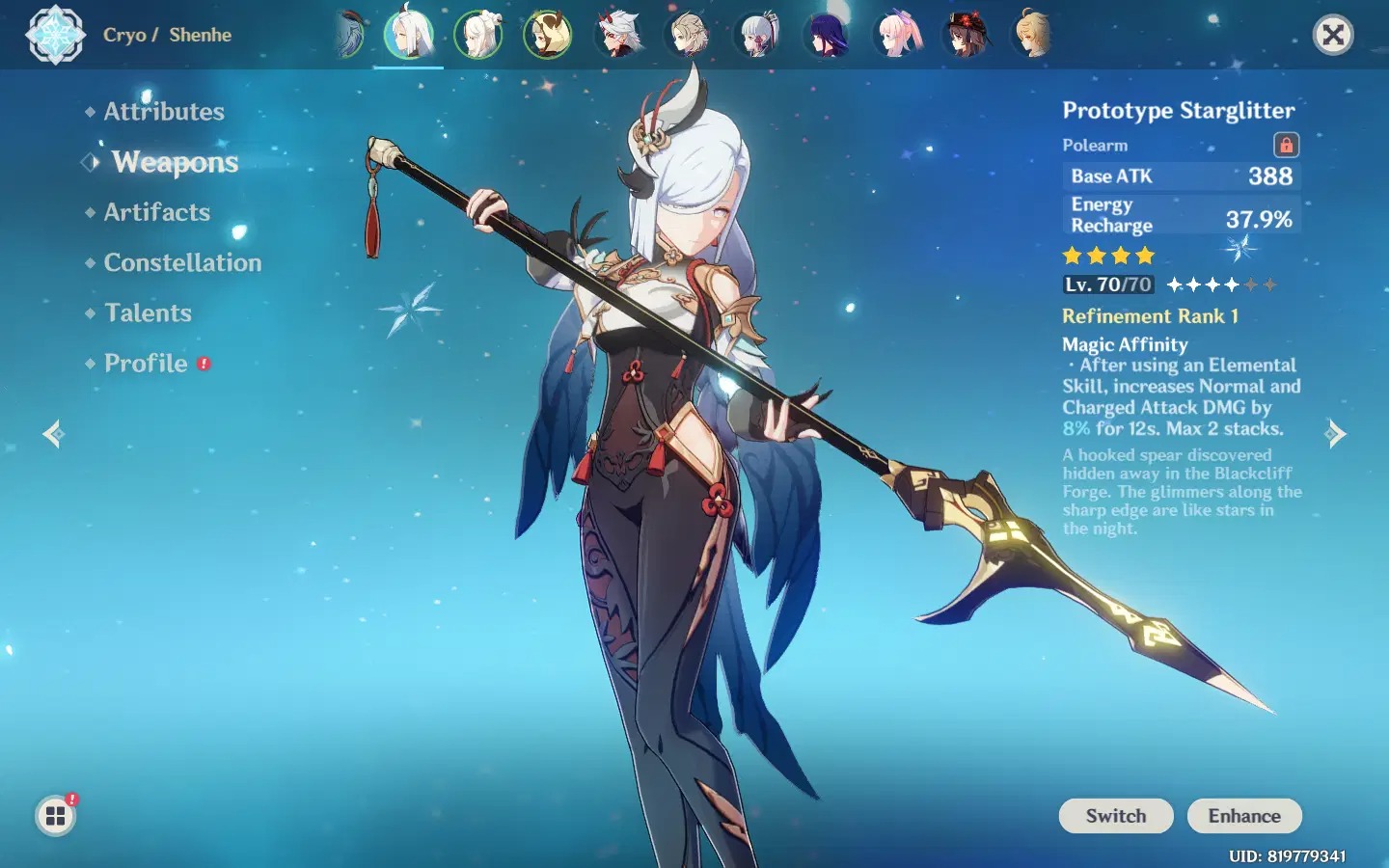1389x868 pixels.
Task: Open Albedo's character portrait
Action: [x=687, y=36]
